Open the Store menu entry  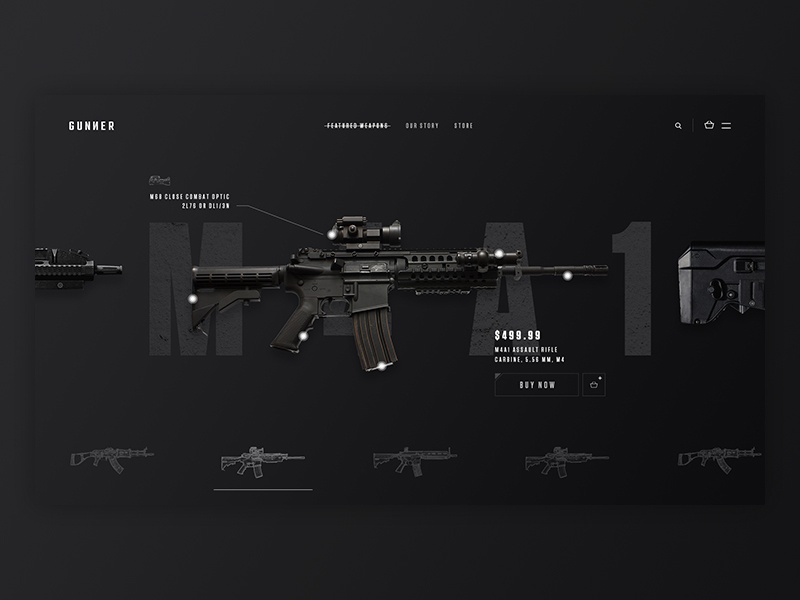(x=463, y=126)
